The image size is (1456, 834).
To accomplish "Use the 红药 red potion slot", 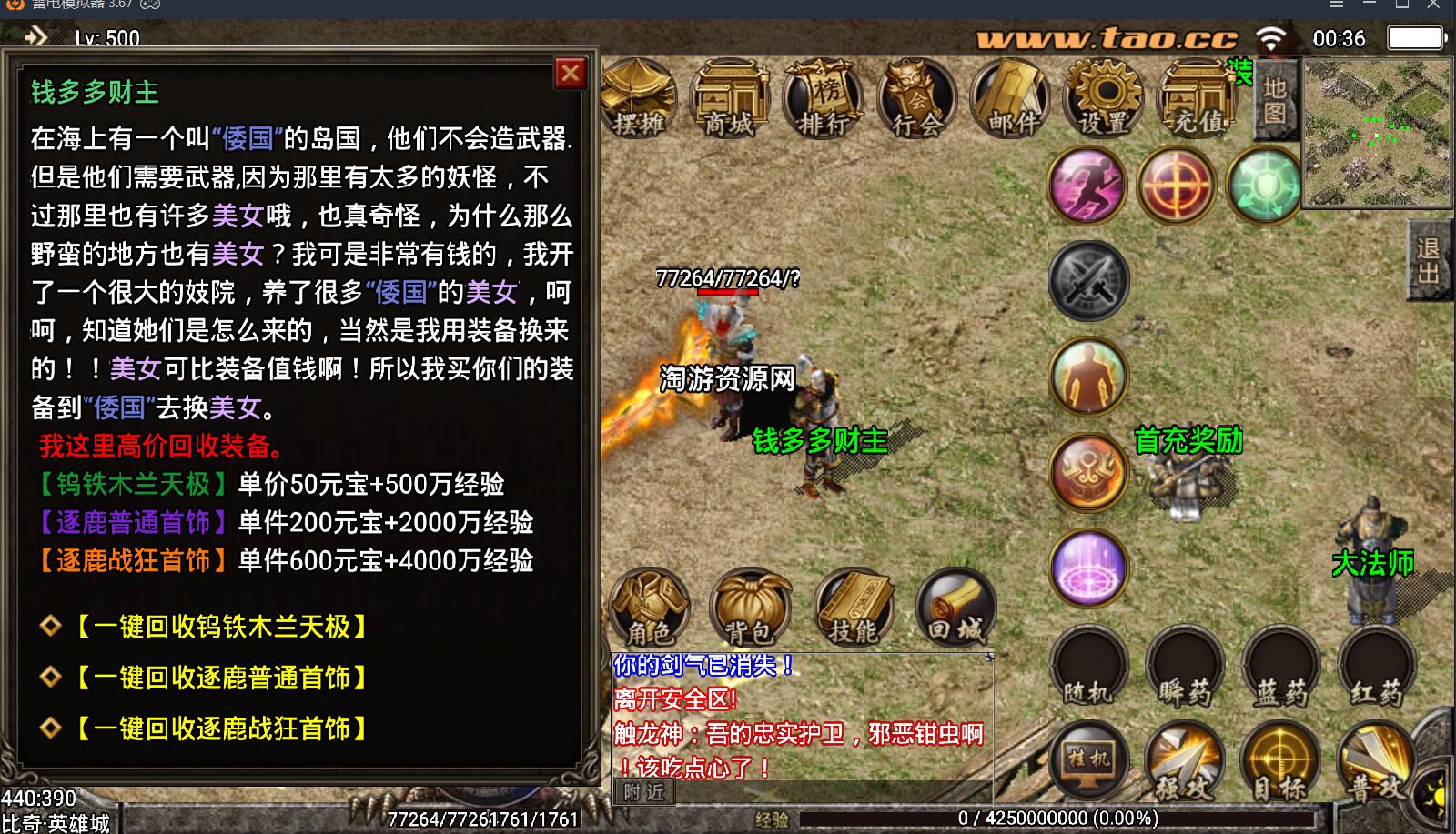I will pyautogui.click(x=1377, y=668).
